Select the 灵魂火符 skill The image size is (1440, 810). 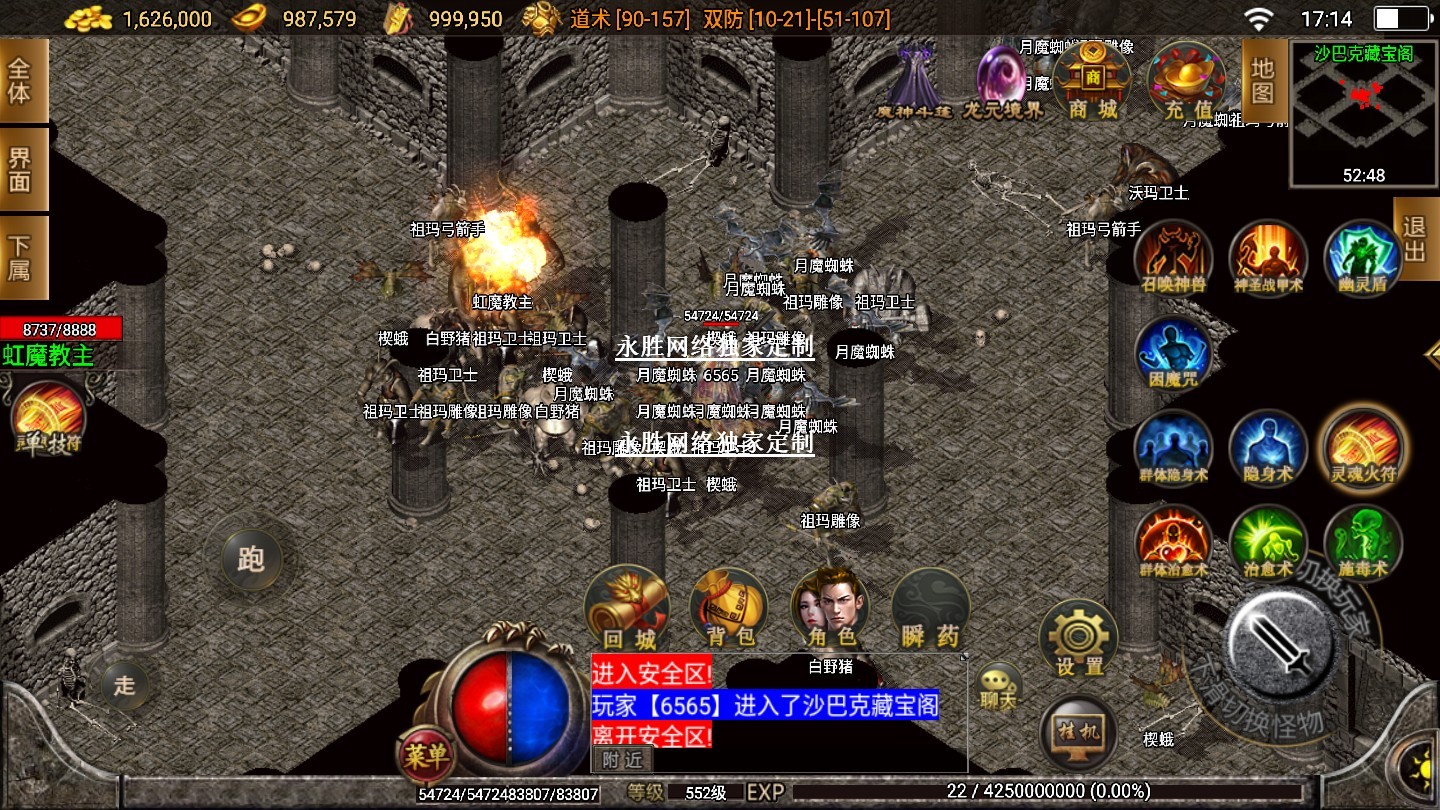pos(1362,447)
